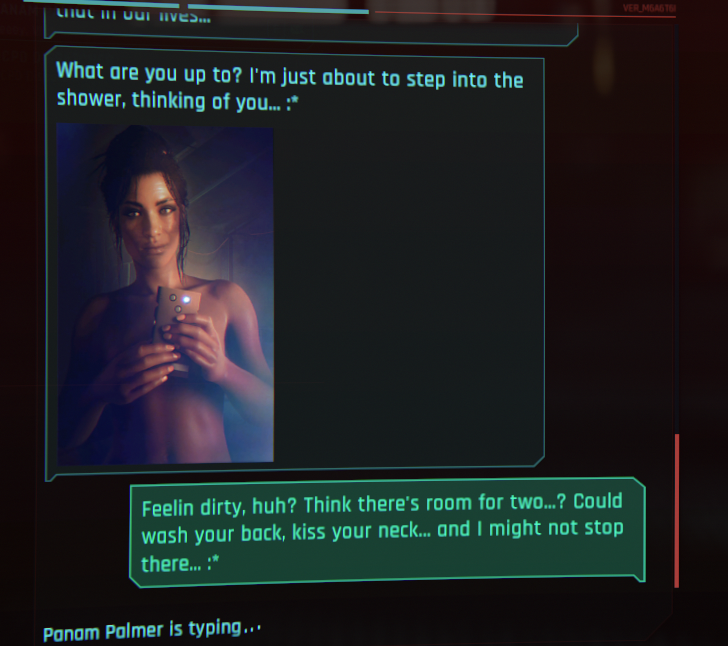Click the red message scrollbar

677,510
